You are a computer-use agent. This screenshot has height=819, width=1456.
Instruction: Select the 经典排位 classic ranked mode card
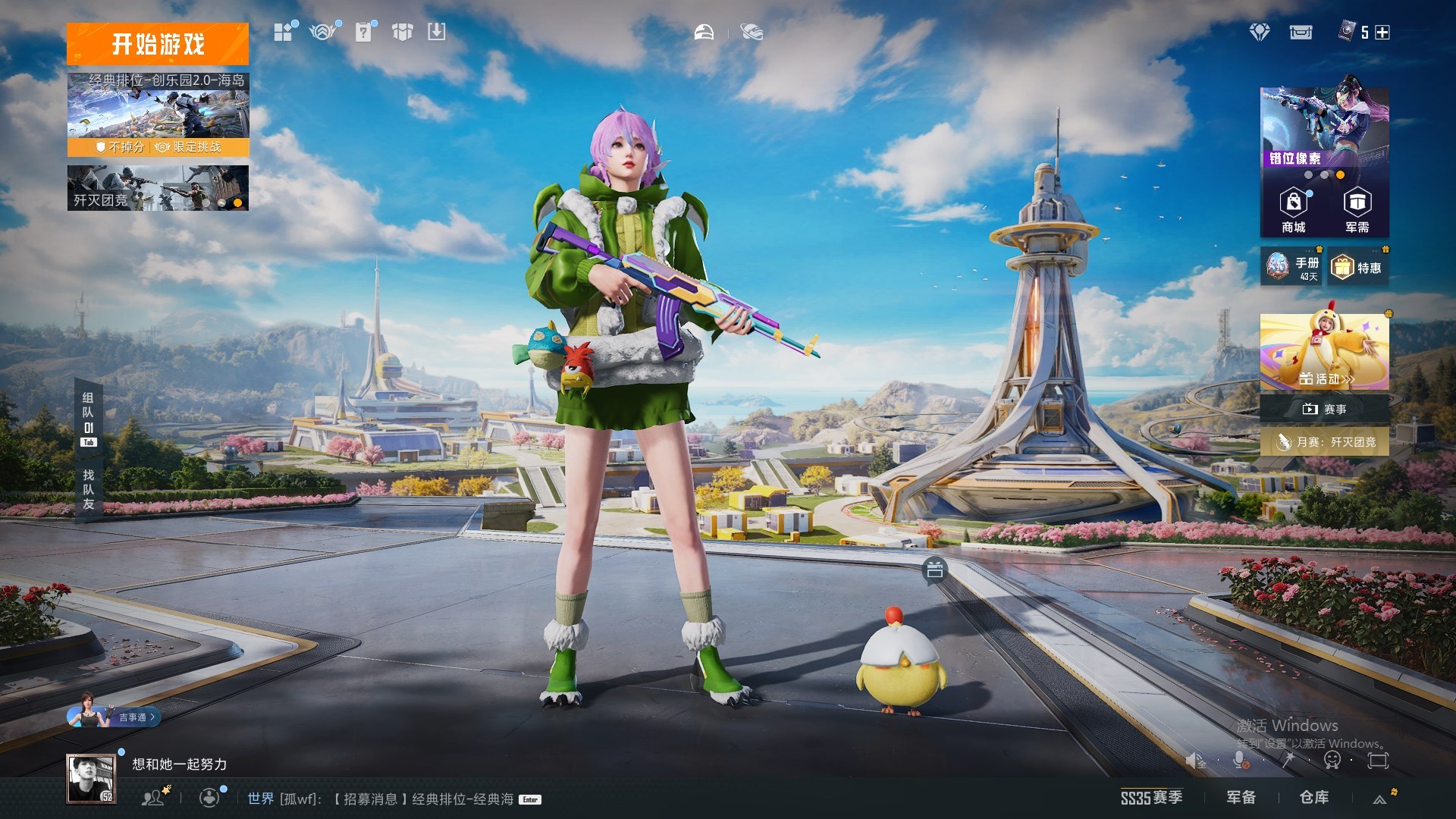click(158, 114)
